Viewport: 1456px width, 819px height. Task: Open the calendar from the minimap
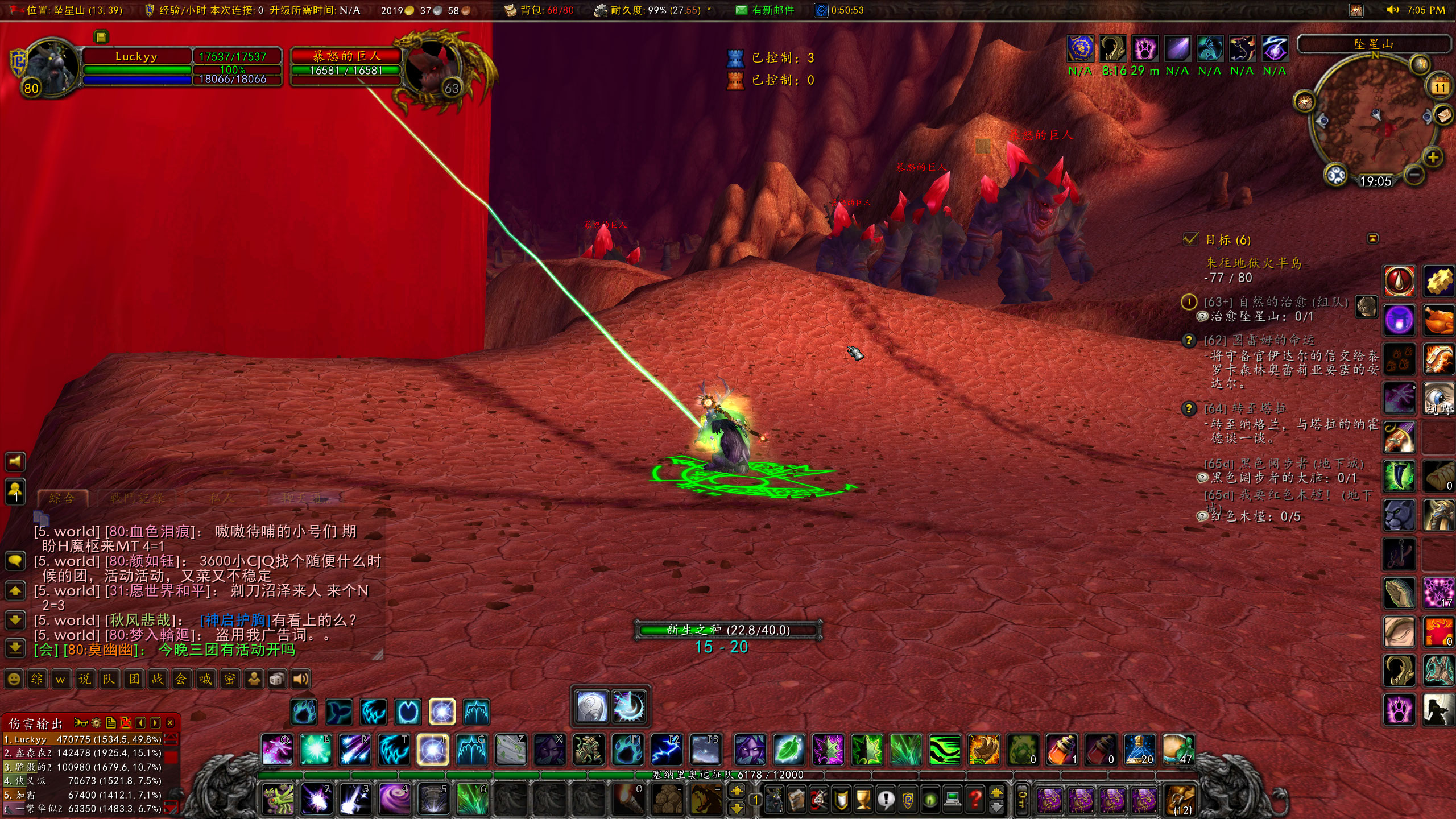[1440, 87]
